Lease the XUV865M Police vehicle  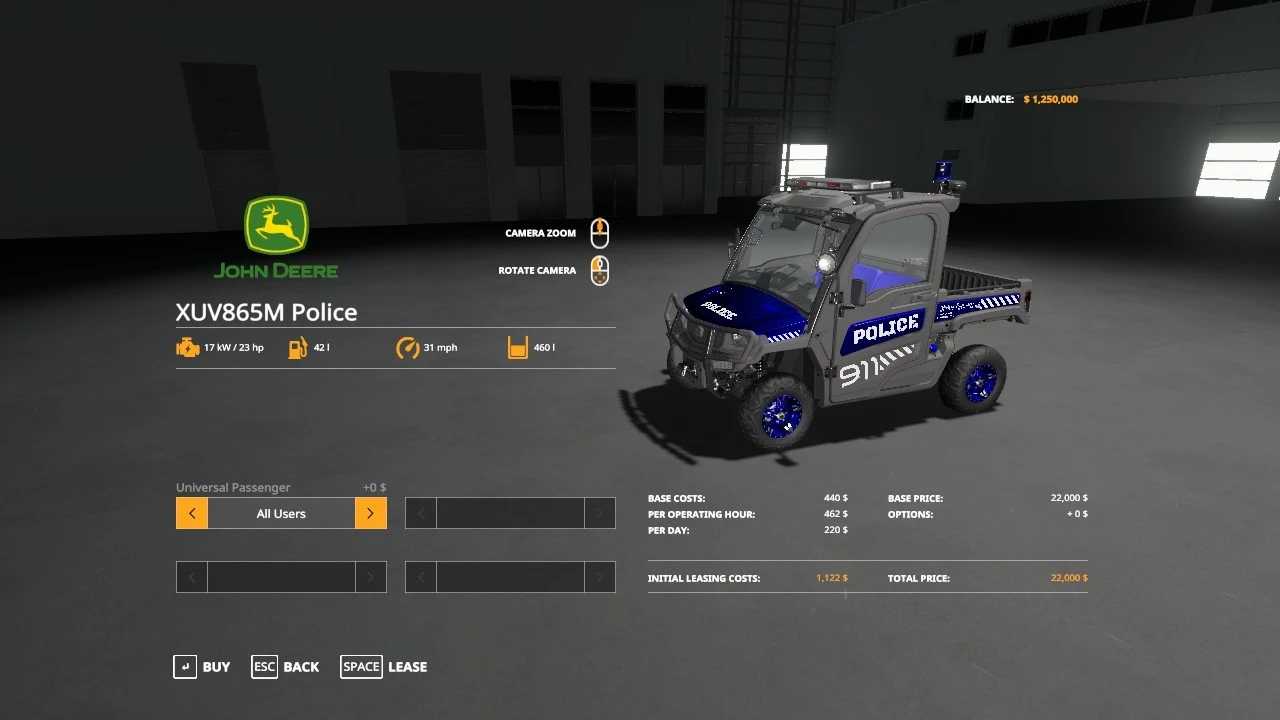coord(384,667)
